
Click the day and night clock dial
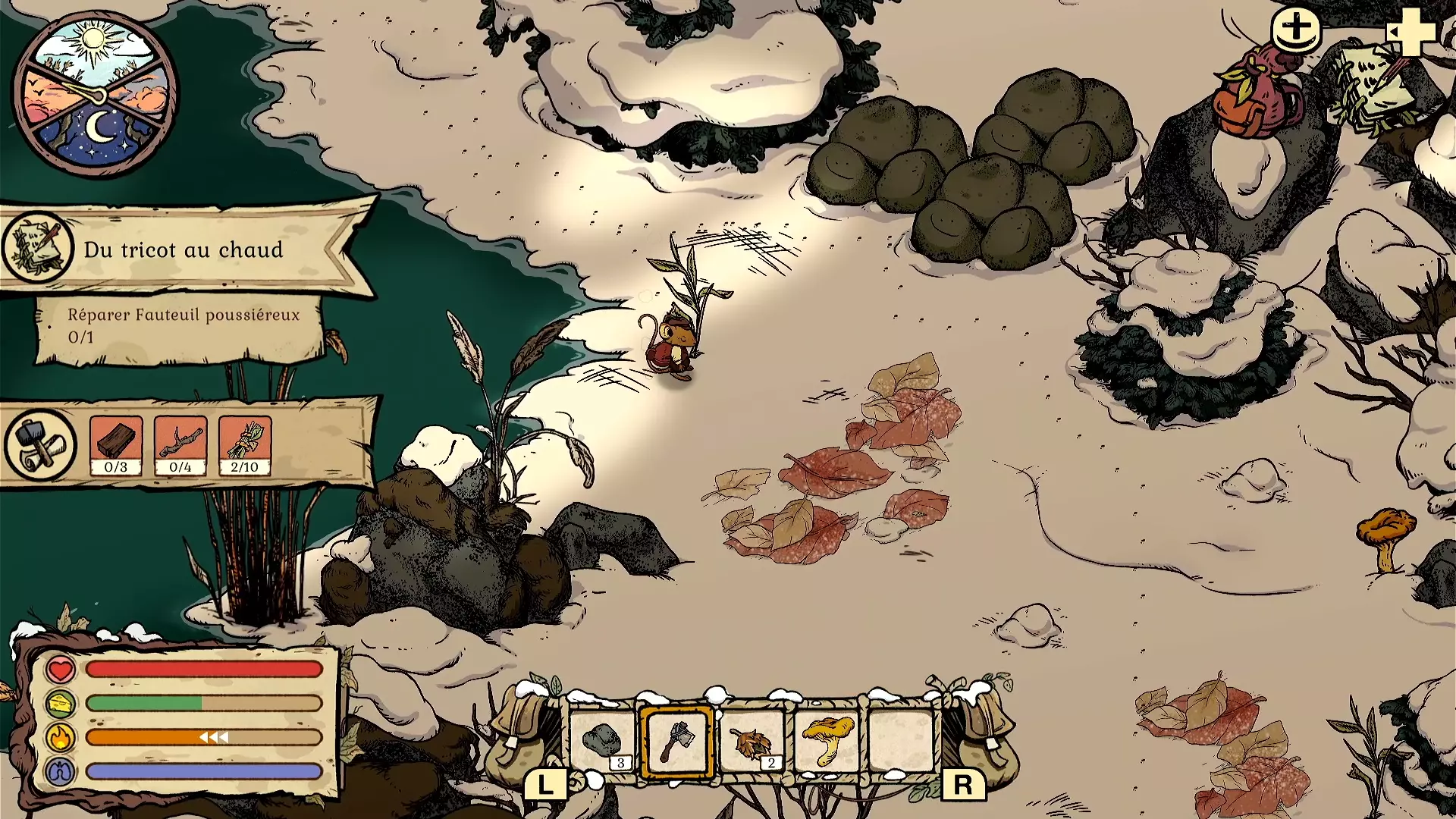tap(96, 94)
